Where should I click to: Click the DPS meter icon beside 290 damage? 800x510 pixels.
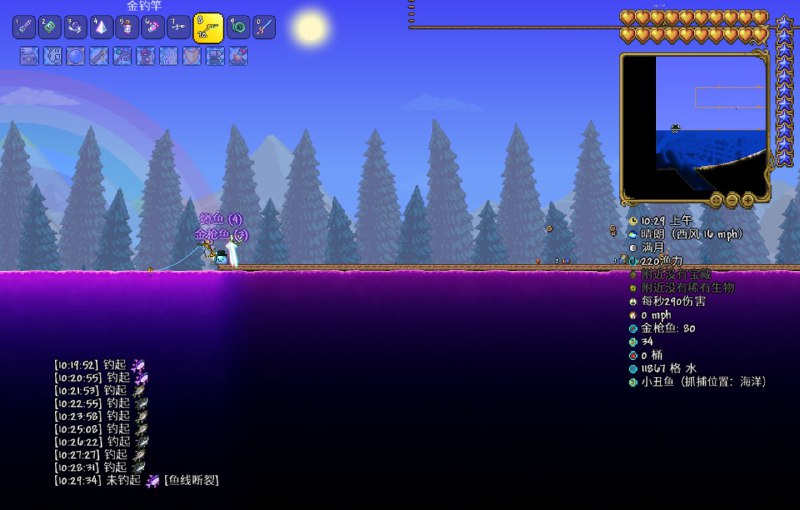pyautogui.click(x=633, y=301)
